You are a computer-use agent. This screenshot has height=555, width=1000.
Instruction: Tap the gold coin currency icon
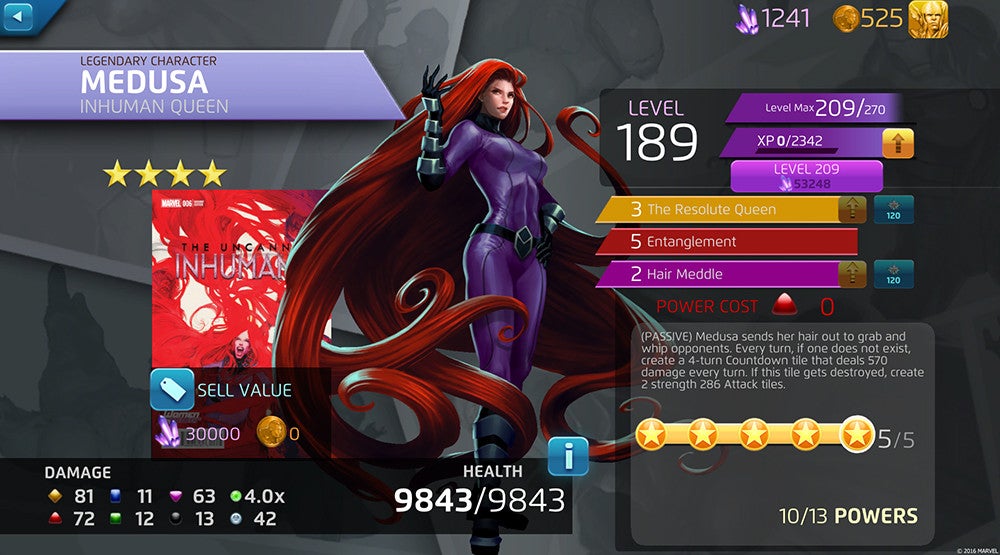point(846,18)
